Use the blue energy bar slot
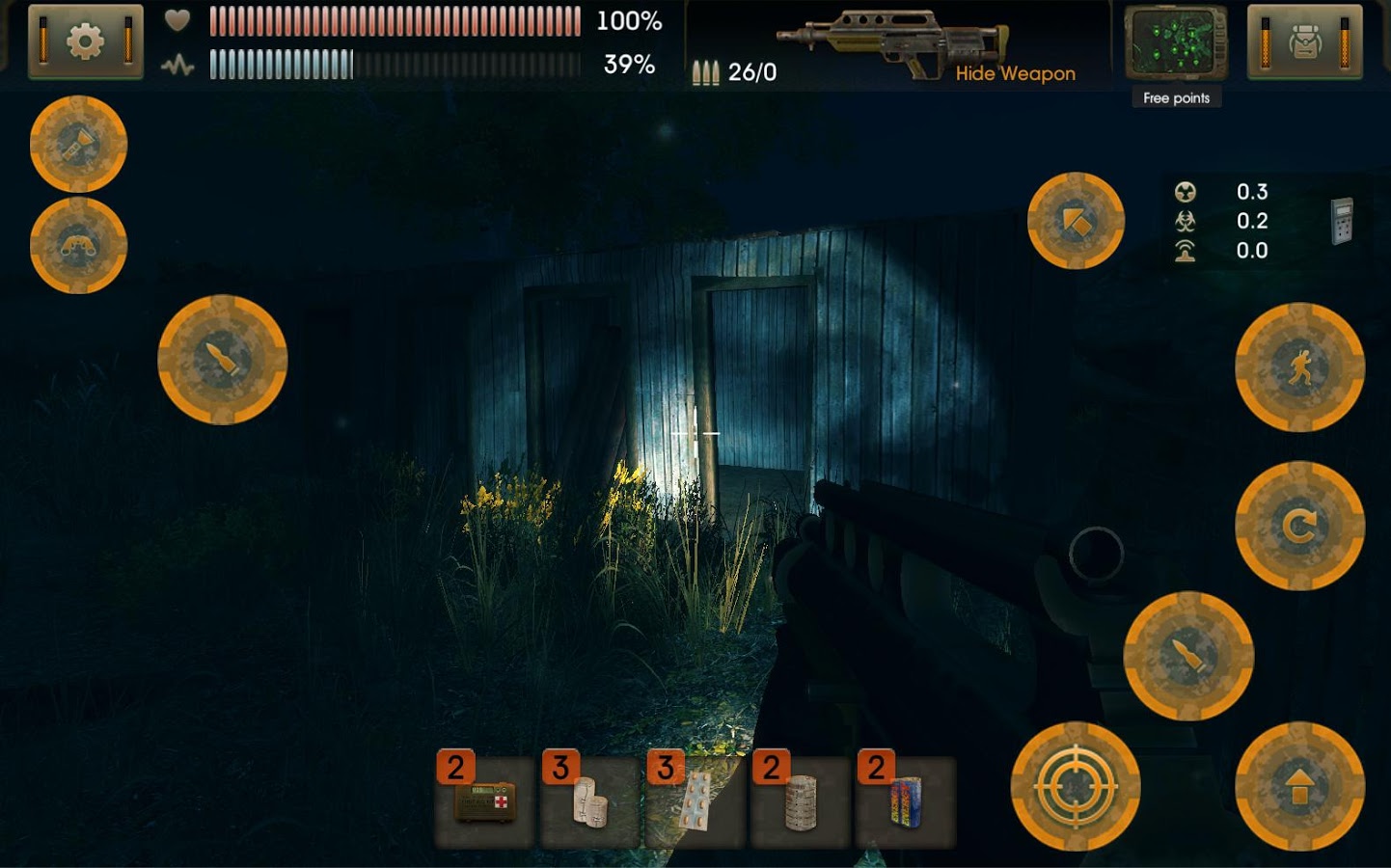This screenshot has width=1391, height=868. 905,801
